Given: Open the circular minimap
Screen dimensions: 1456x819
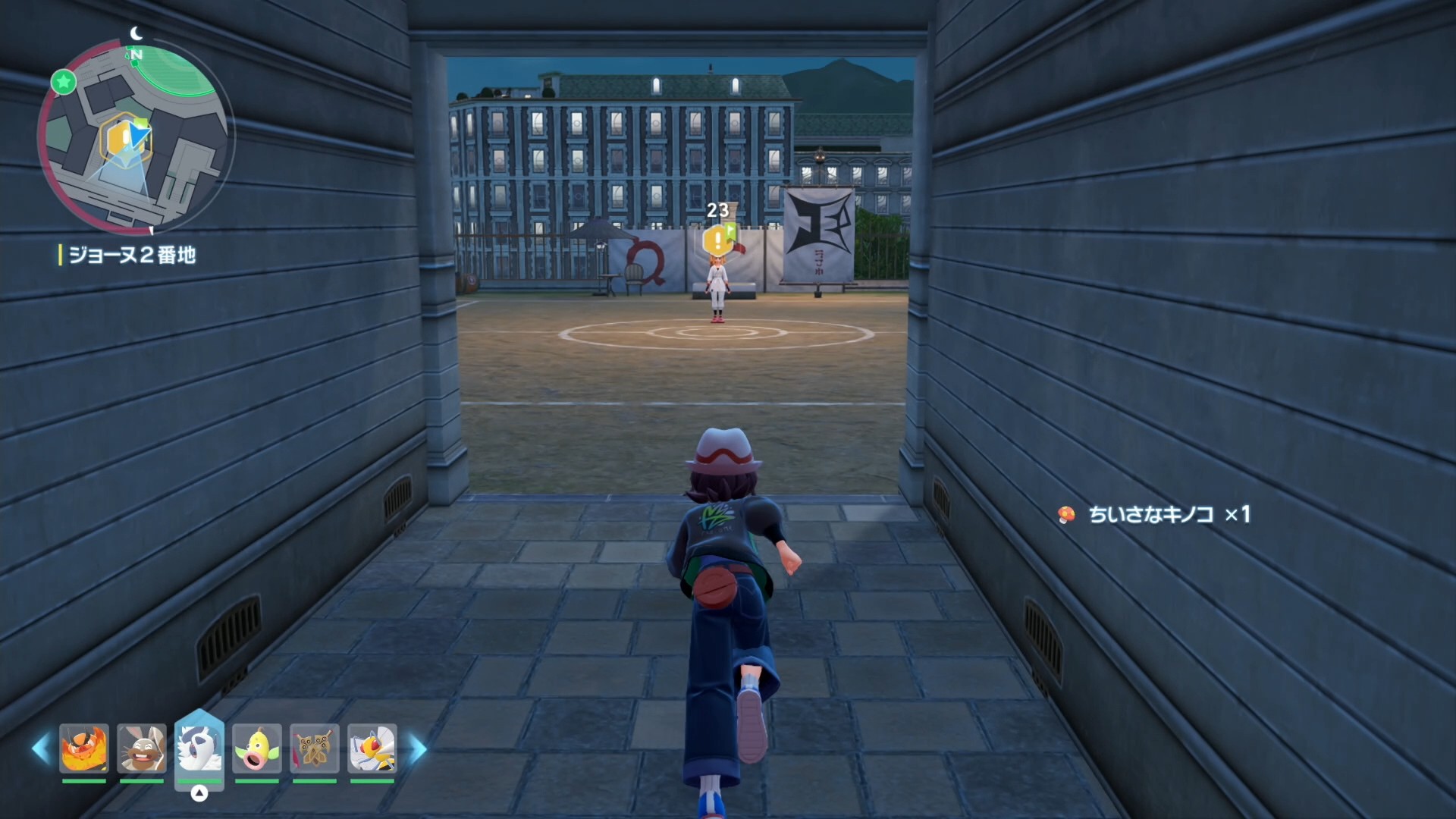Looking at the screenshot, I should click(x=136, y=136).
